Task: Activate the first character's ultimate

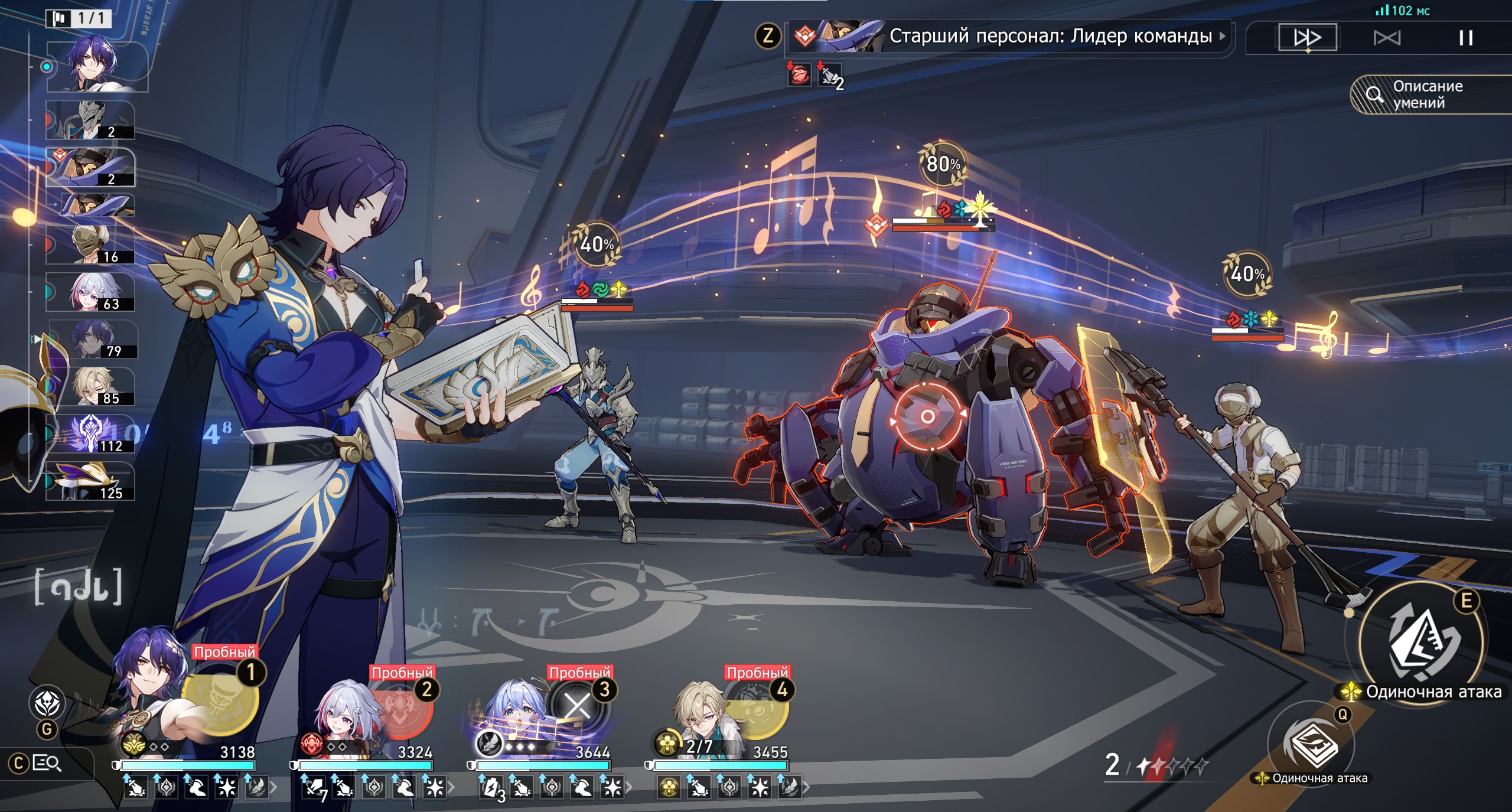Action: [x=220, y=703]
